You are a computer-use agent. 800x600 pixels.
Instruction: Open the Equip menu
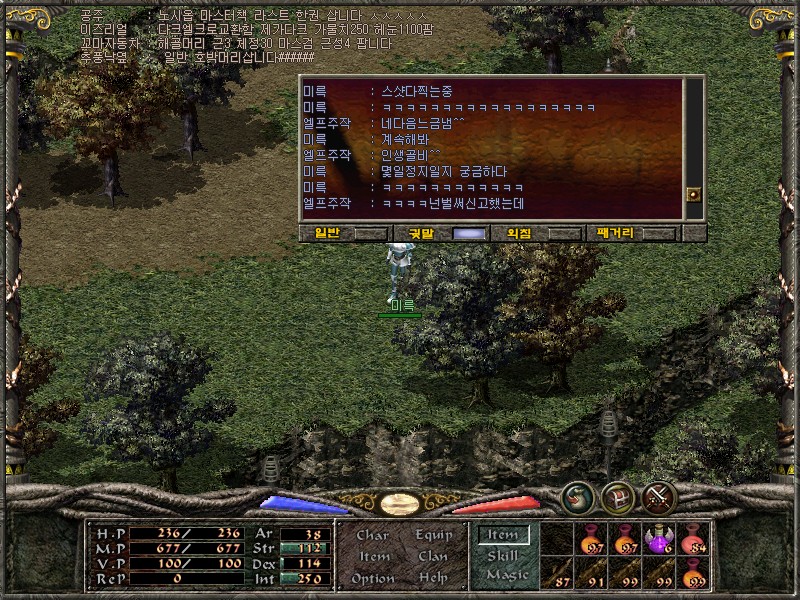[434, 535]
